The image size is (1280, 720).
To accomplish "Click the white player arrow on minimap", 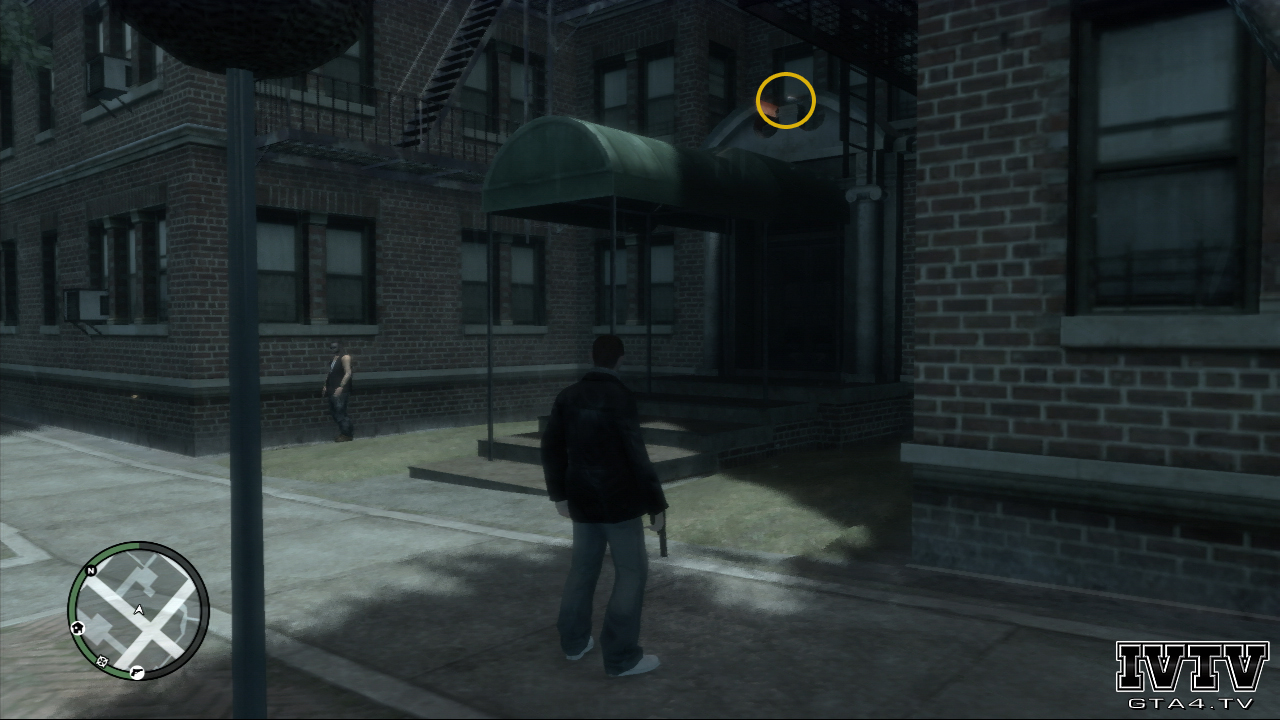I will [x=138, y=609].
